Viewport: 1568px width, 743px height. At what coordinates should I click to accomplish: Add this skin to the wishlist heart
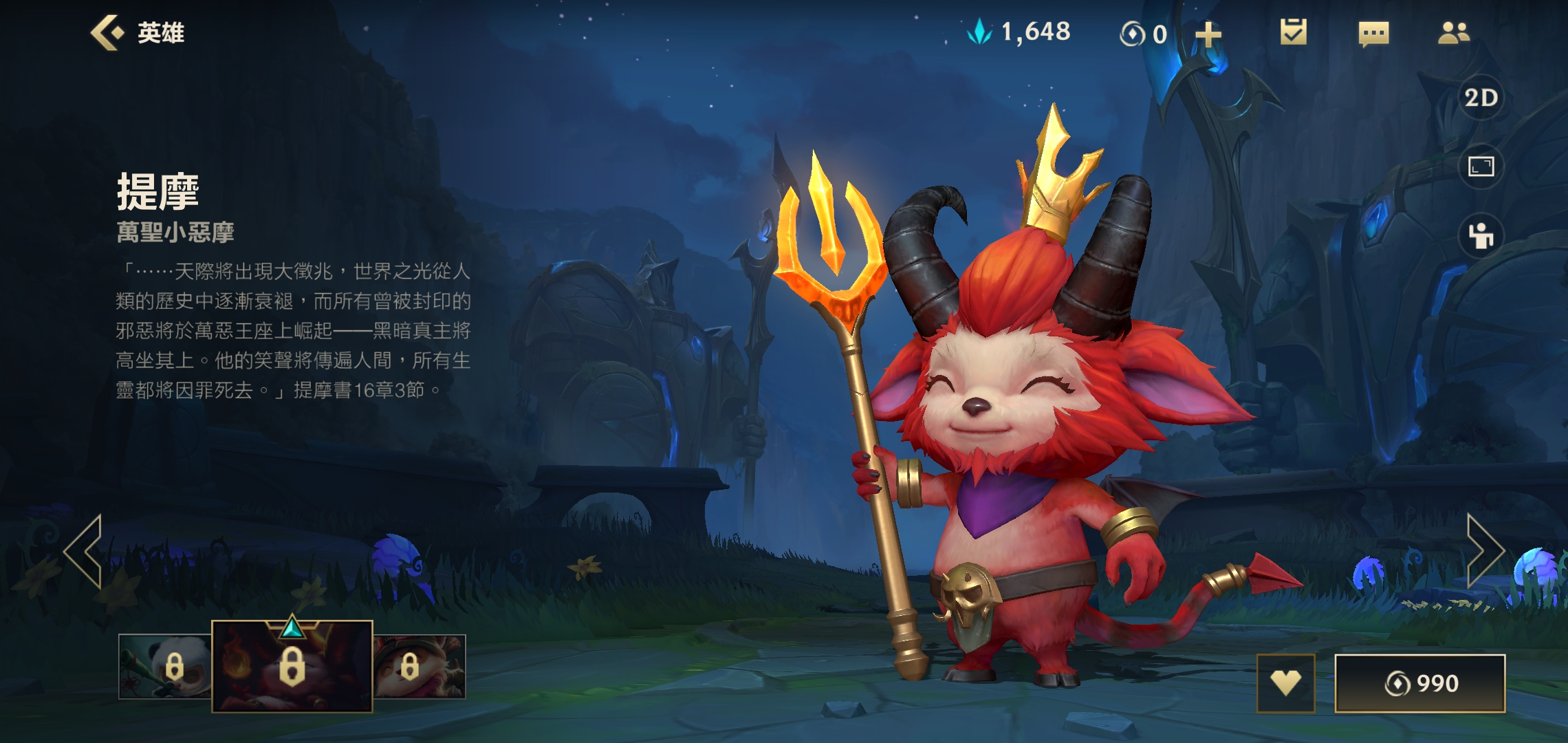[1285, 683]
